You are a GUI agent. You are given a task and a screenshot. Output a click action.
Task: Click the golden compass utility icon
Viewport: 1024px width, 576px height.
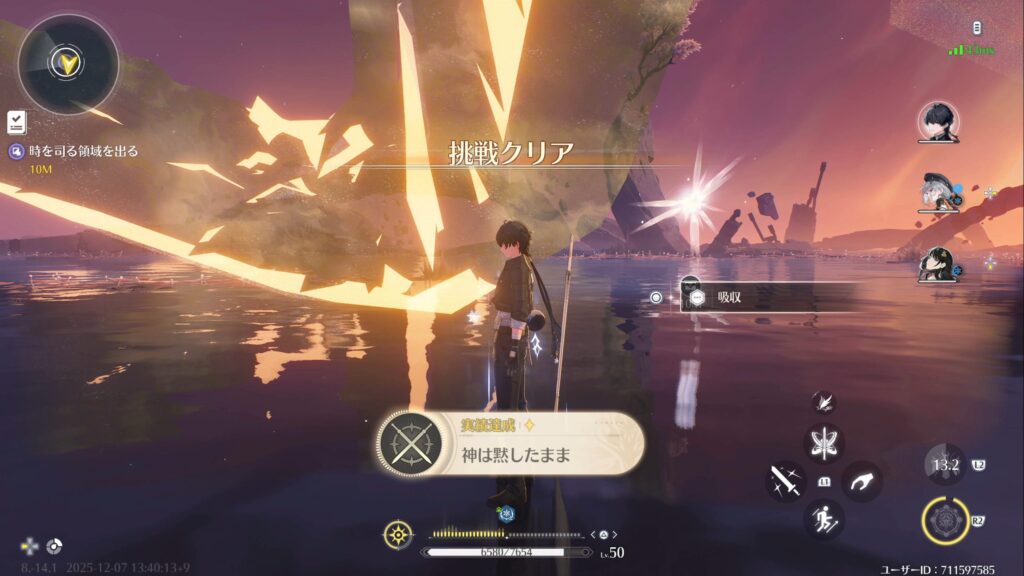click(398, 534)
